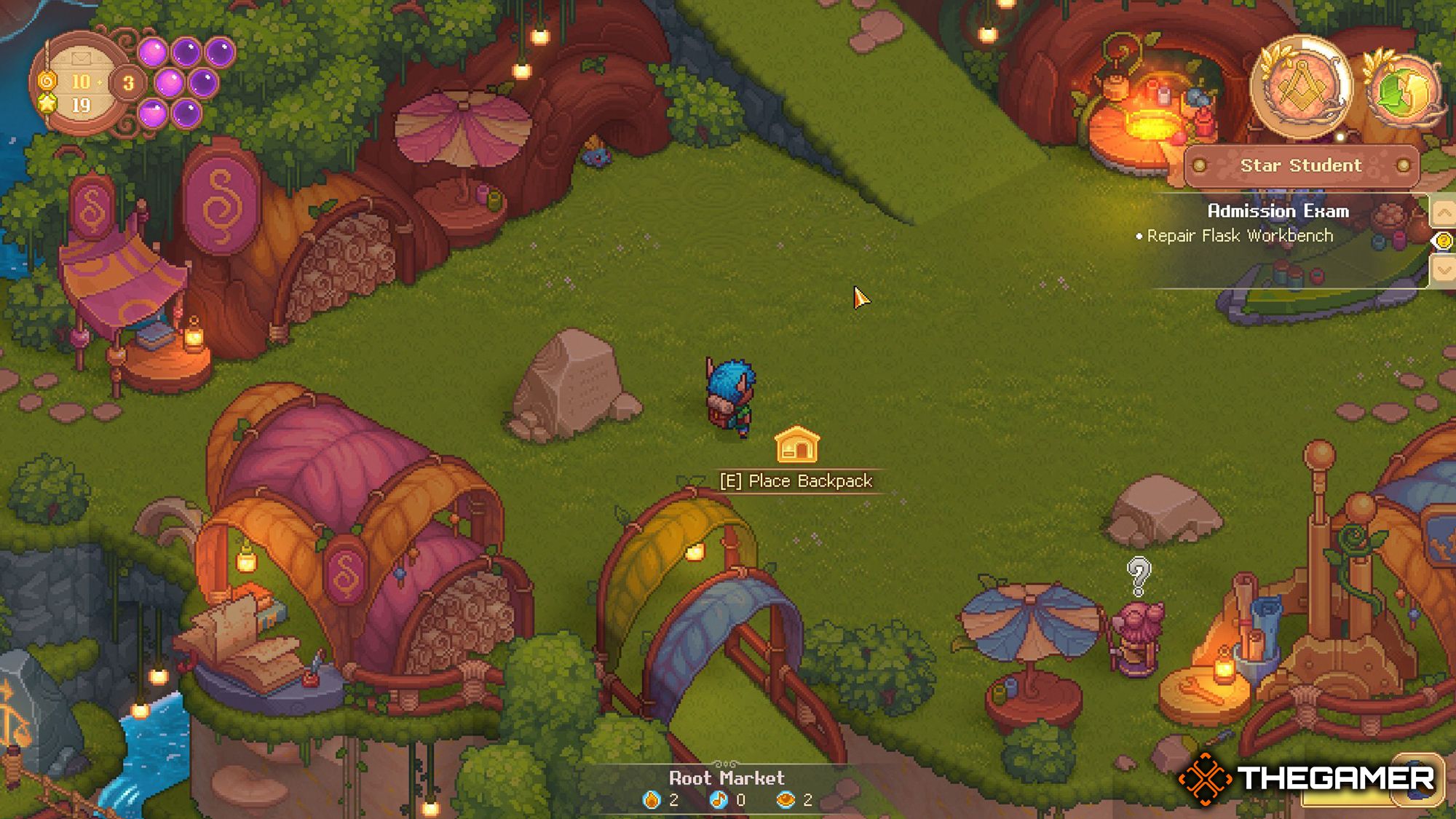Image resolution: width=1456 pixels, height=819 pixels.
Task: Select the flame resource icon
Action: pos(652,801)
